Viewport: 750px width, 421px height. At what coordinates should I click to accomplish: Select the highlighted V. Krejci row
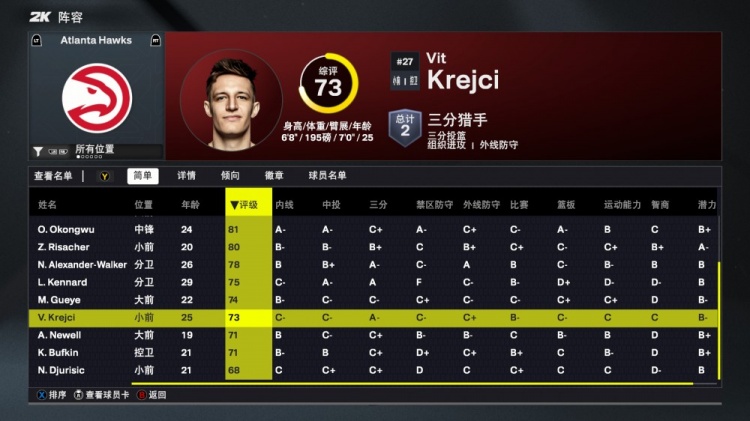click(x=58, y=318)
